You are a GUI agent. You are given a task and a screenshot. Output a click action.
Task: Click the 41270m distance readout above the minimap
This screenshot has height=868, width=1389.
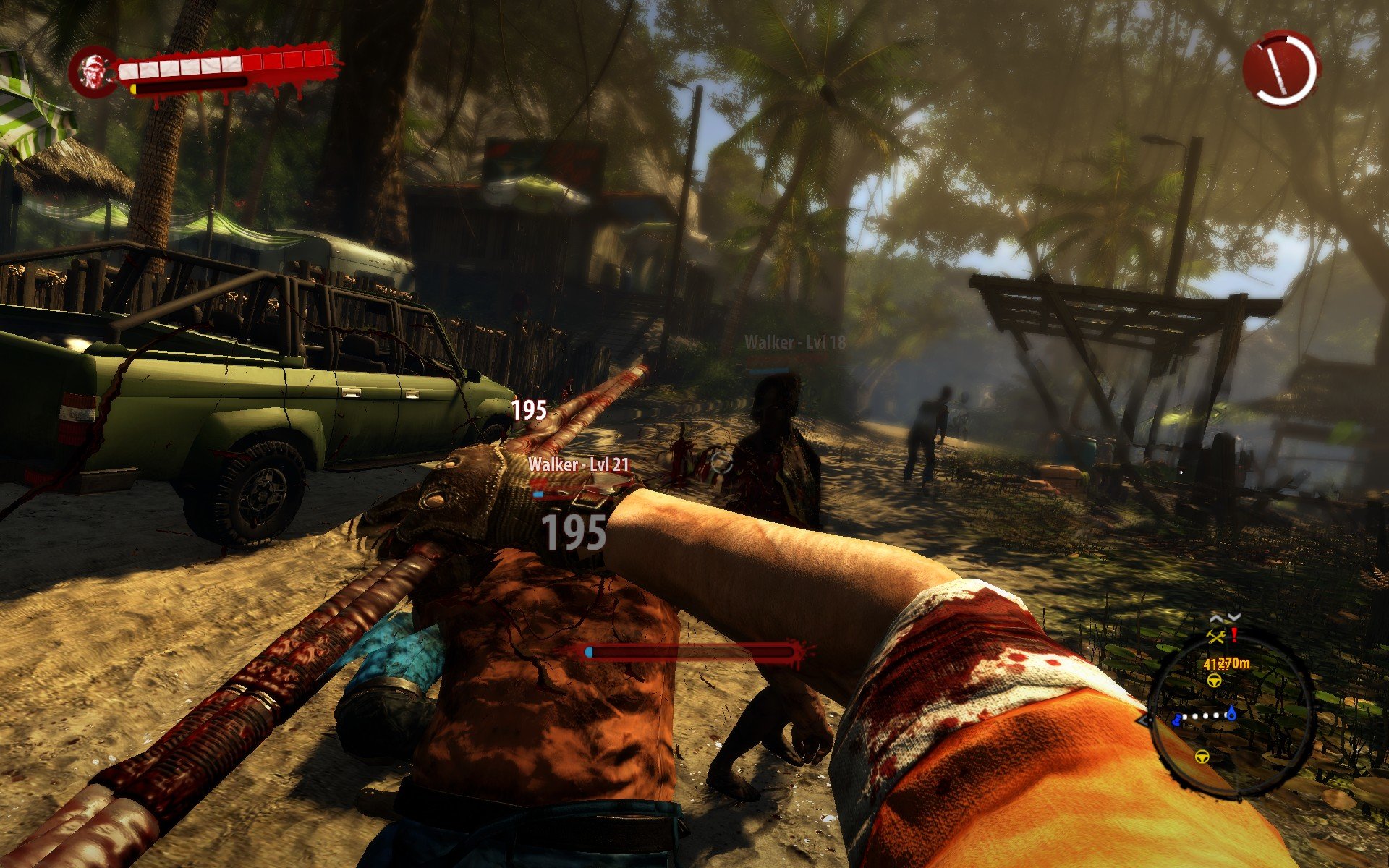1227,665
